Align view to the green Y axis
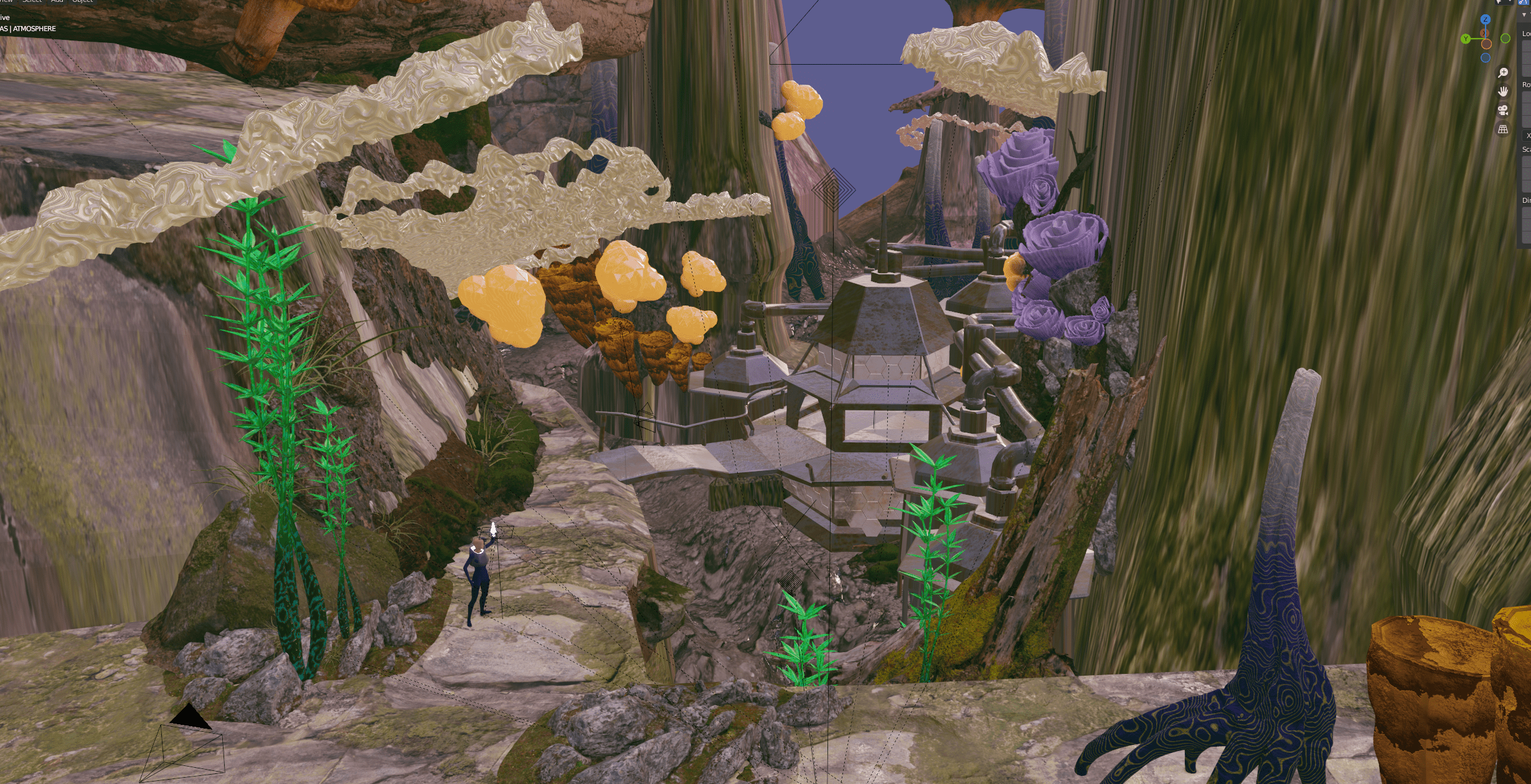Image resolution: width=1531 pixels, height=784 pixels. [x=1466, y=39]
